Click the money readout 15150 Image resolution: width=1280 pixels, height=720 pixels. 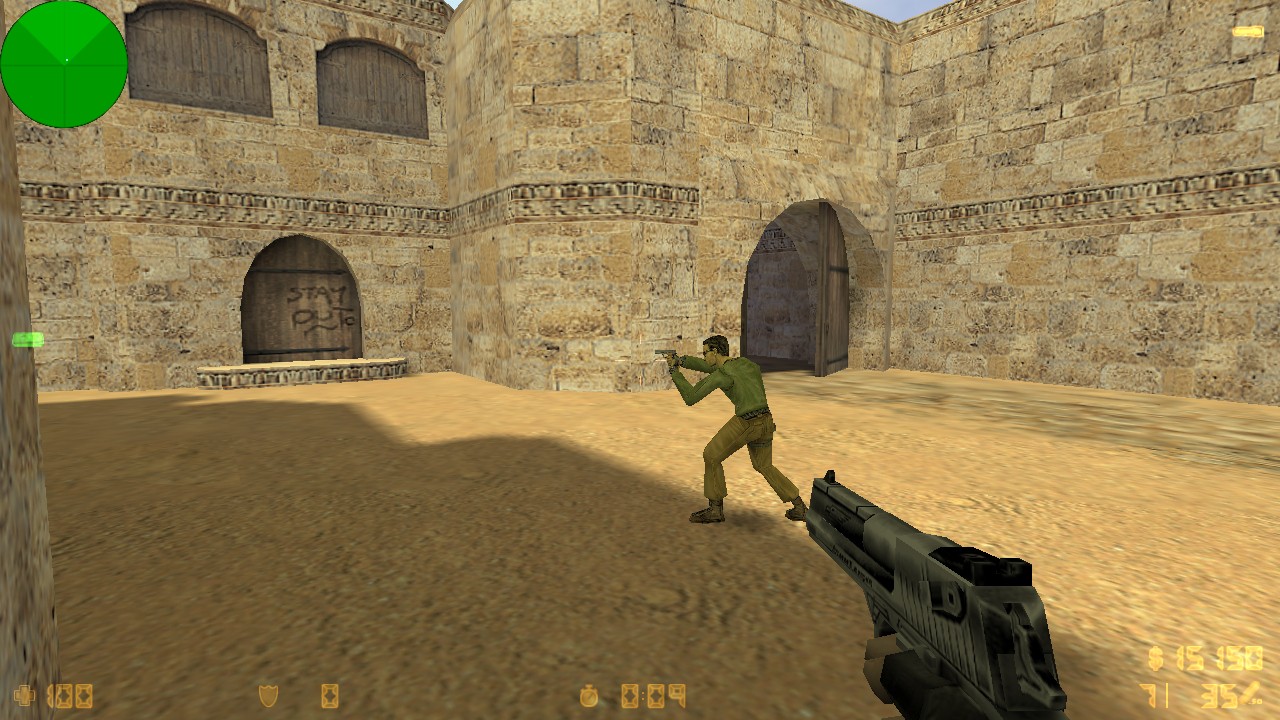click(x=1218, y=658)
